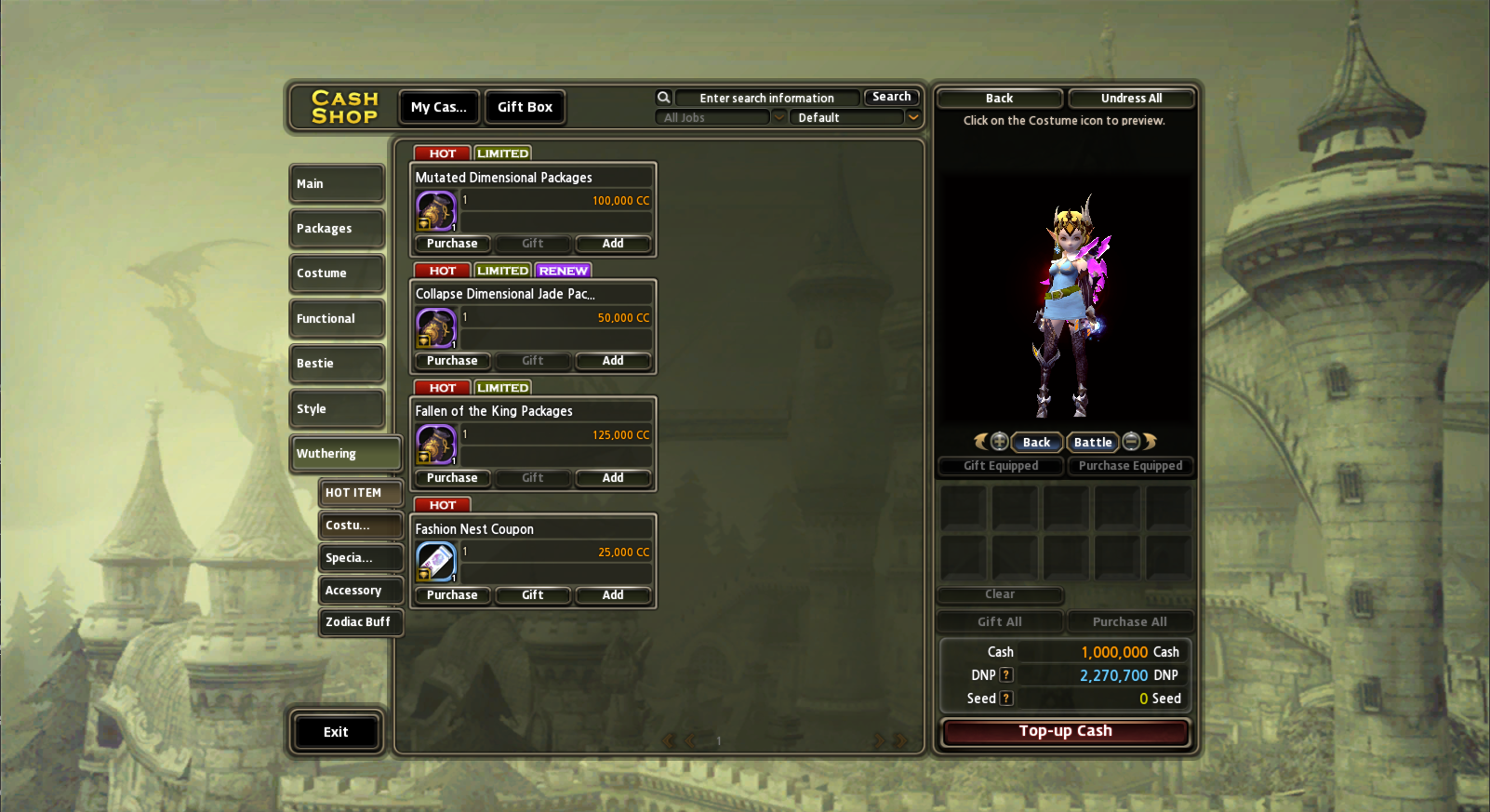Gift the Fashion Nest Coupon
The width and height of the screenshot is (1490, 812).
point(533,595)
